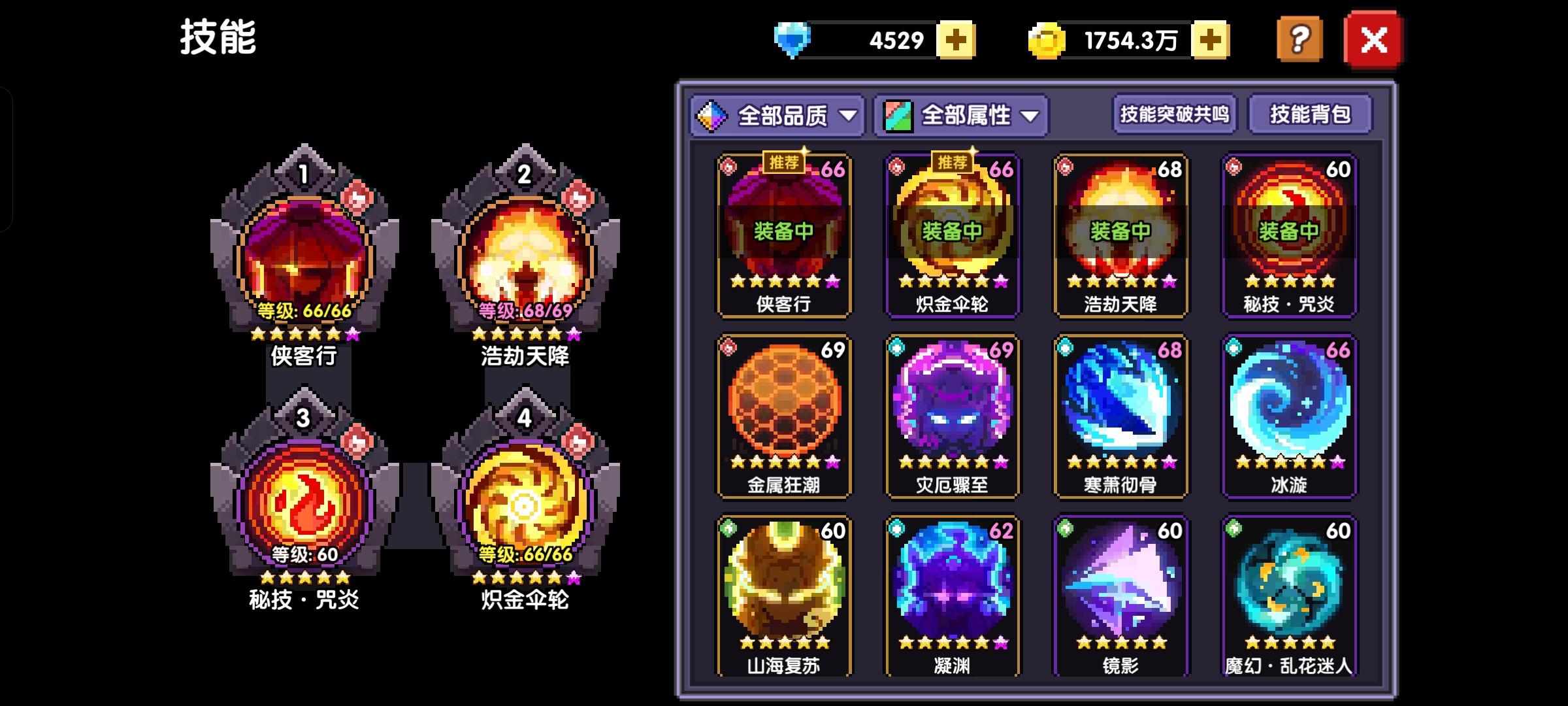Open the 全部品质 quality dropdown
Image resolution: width=1568 pixels, height=706 pixels.
pos(777,114)
